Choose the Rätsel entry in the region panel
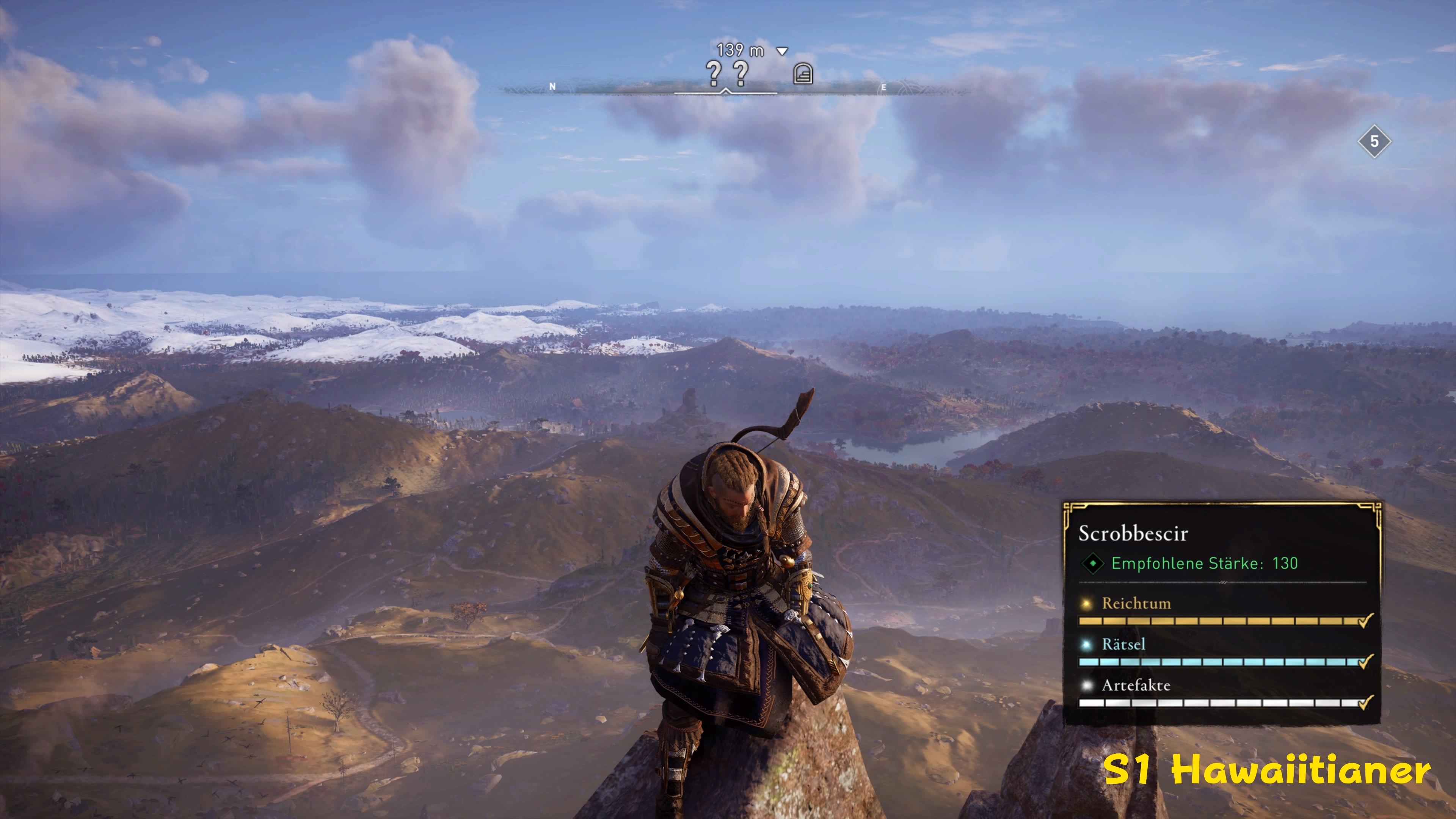The image size is (1456, 819). 1123,644
